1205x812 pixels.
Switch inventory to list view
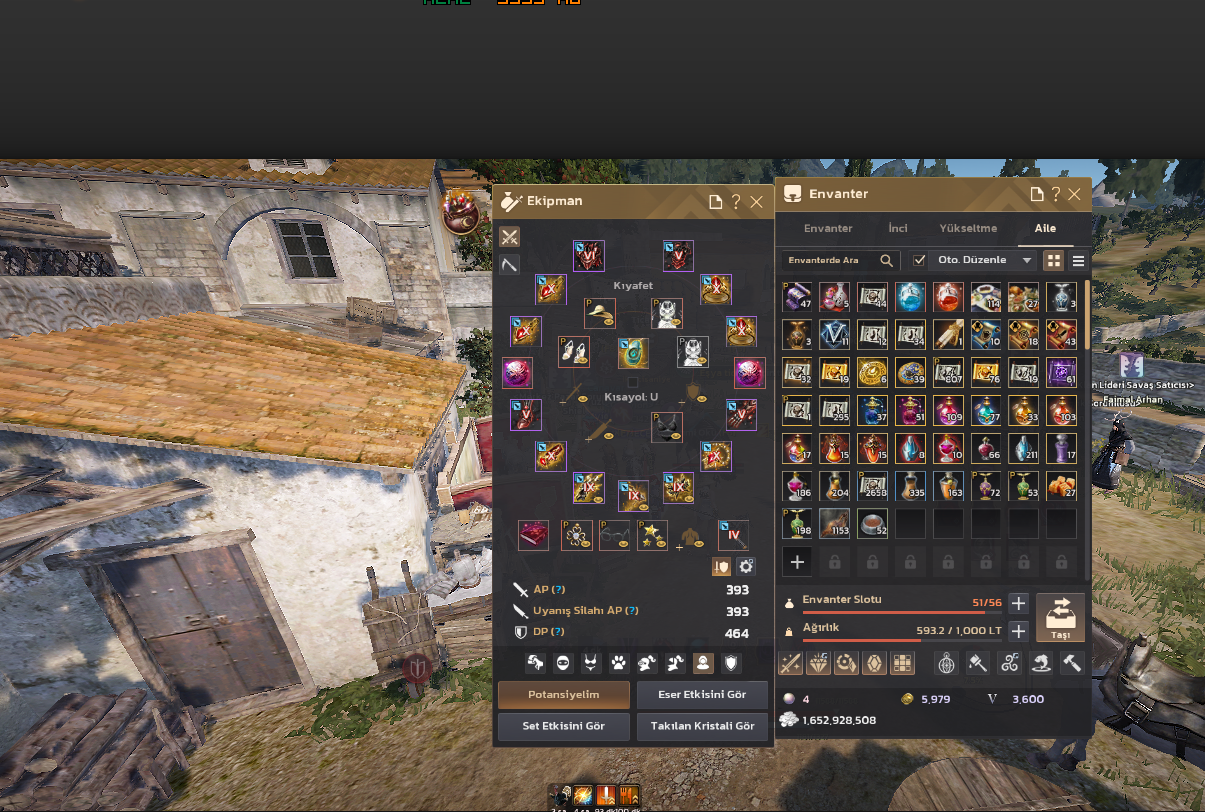pyautogui.click(x=1078, y=261)
